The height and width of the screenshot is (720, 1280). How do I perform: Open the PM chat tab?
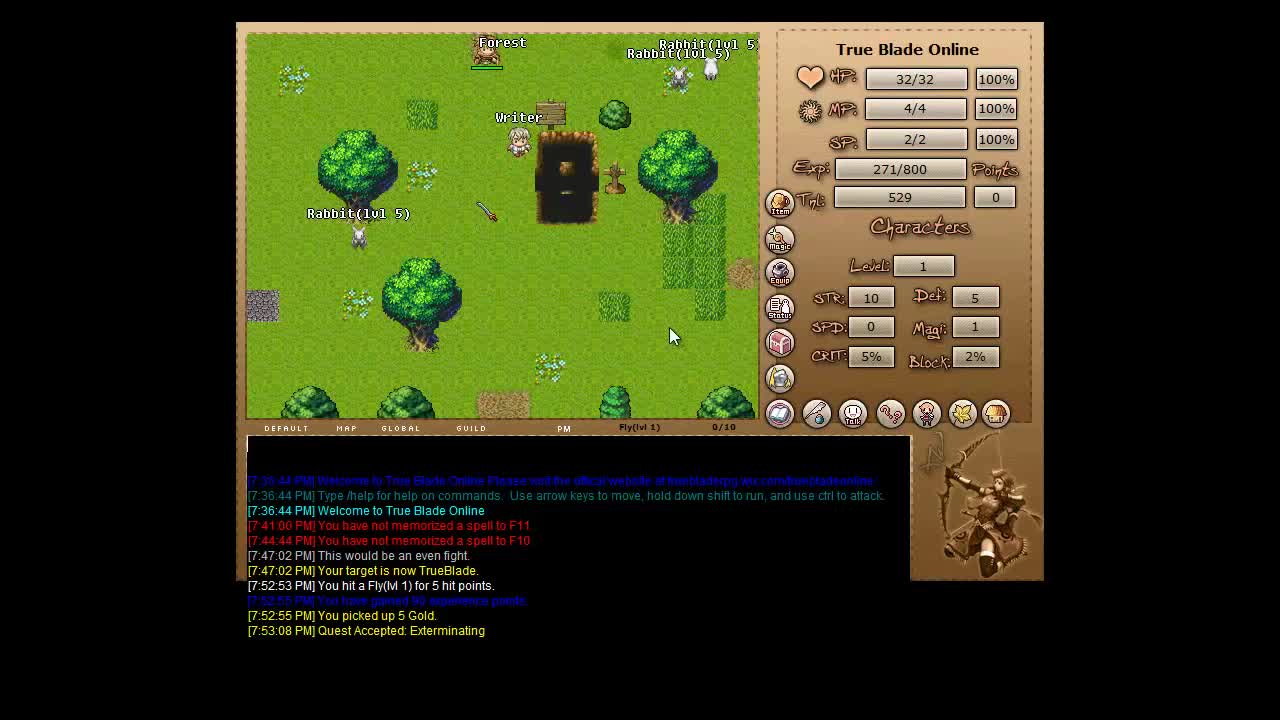[563, 428]
